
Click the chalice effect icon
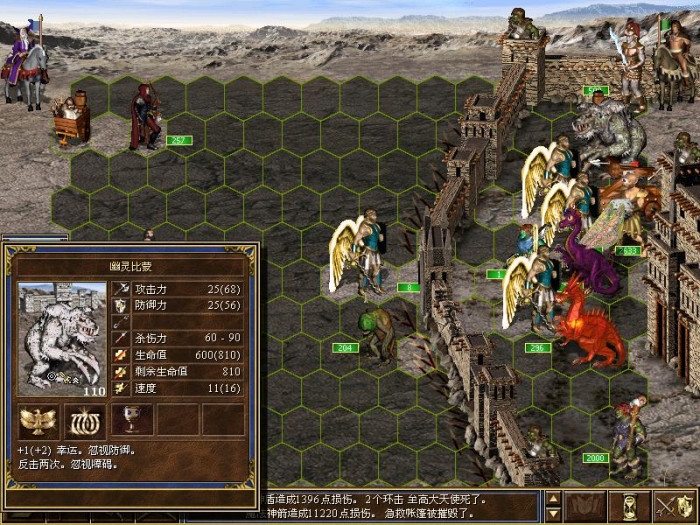tap(132, 419)
